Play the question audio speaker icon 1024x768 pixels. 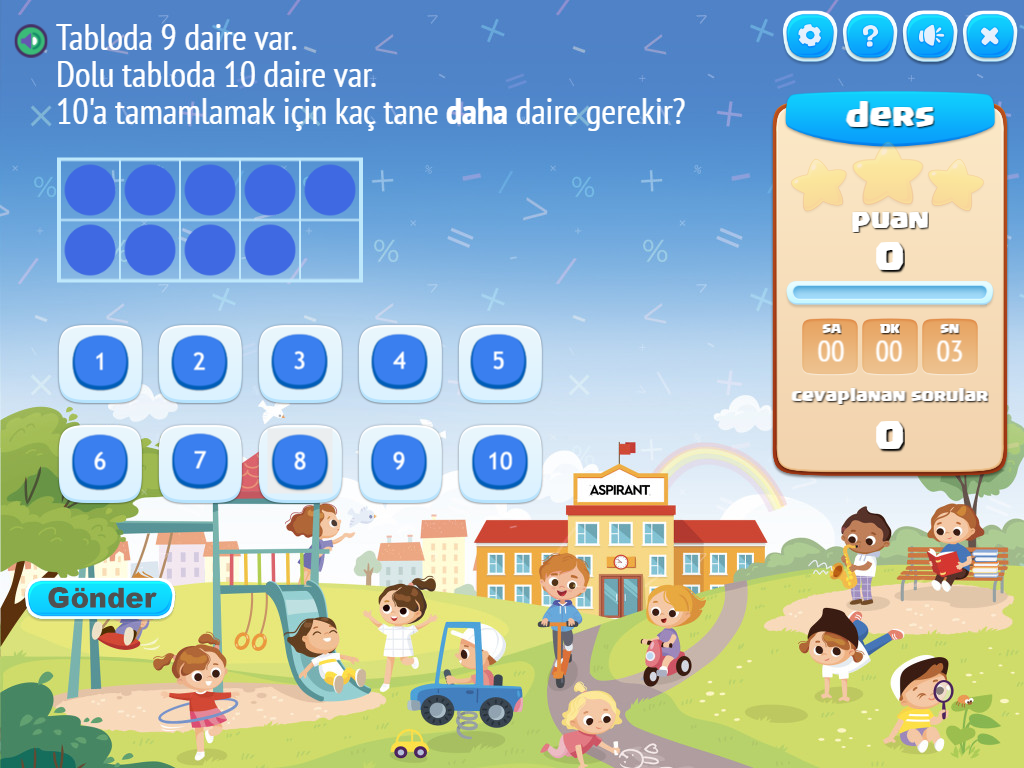pos(32,41)
